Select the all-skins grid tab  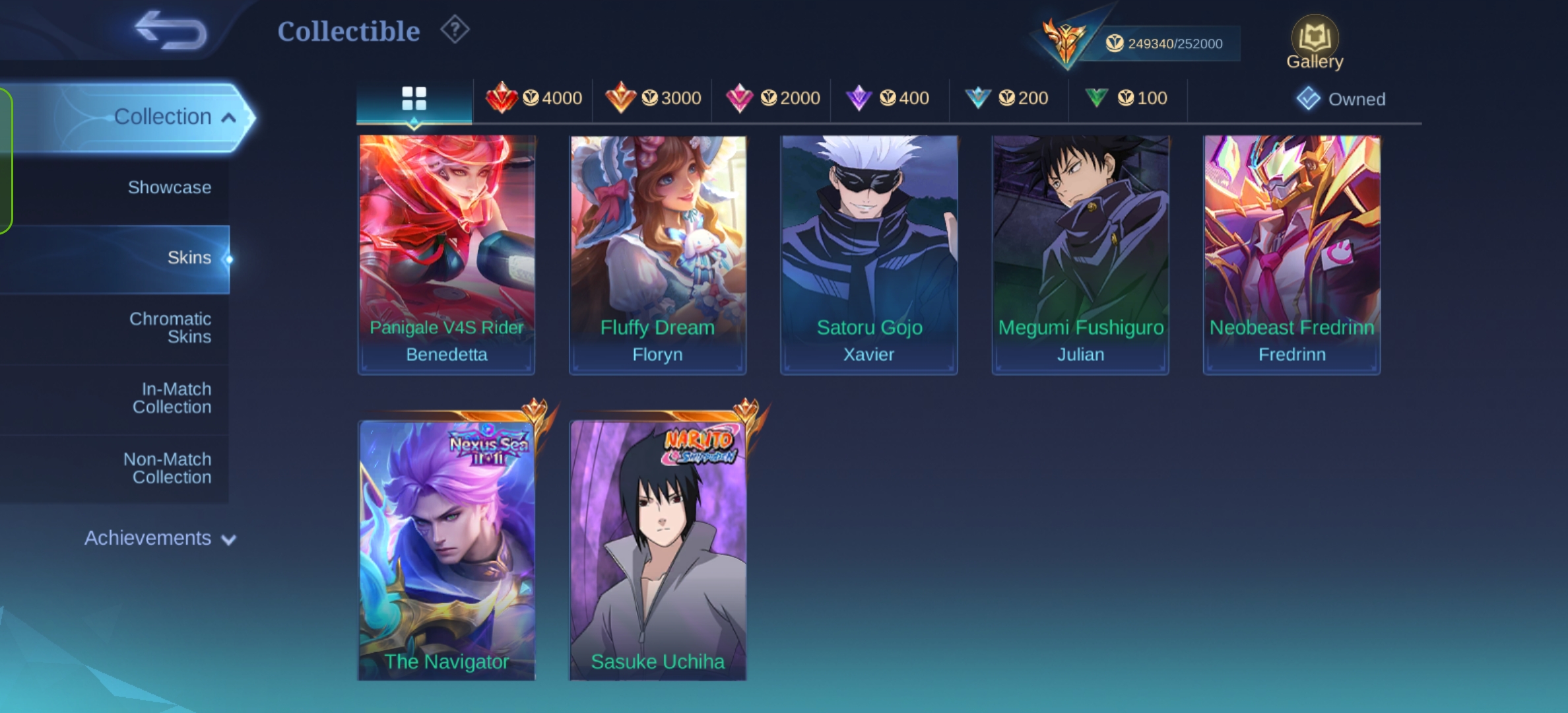coord(414,99)
